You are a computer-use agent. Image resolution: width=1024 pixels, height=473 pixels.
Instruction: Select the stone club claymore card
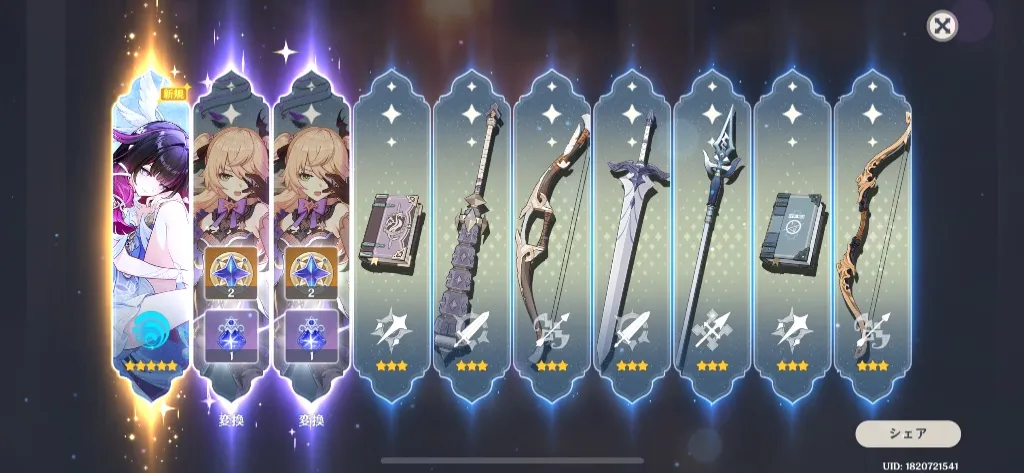pos(471,235)
